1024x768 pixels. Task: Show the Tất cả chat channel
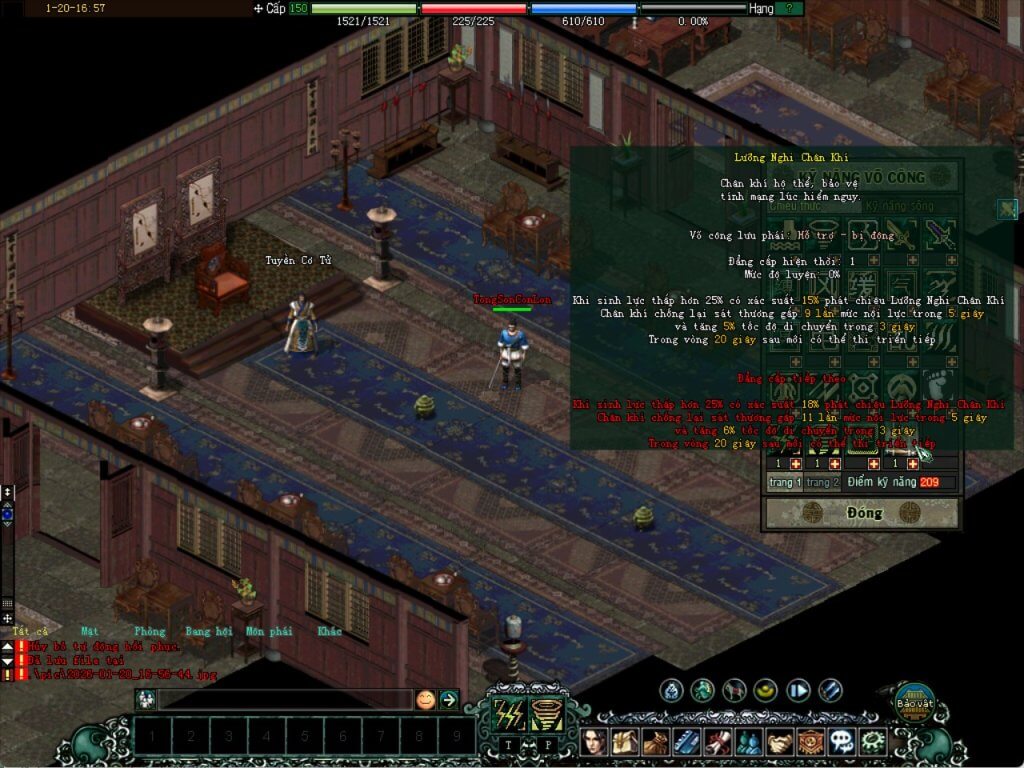click(30, 631)
